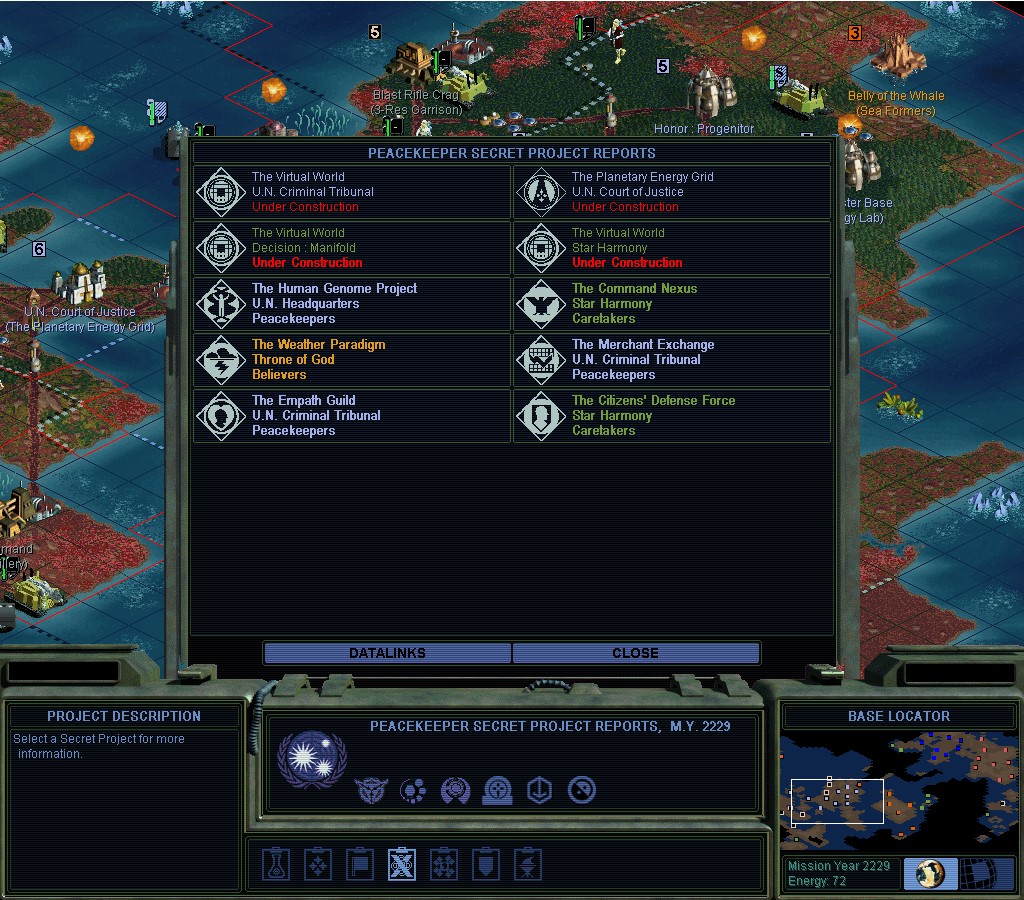The width and height of the screenshot is (1024, 900).
Task: Switch to the planet globe view button
Action: pos(930,873)
